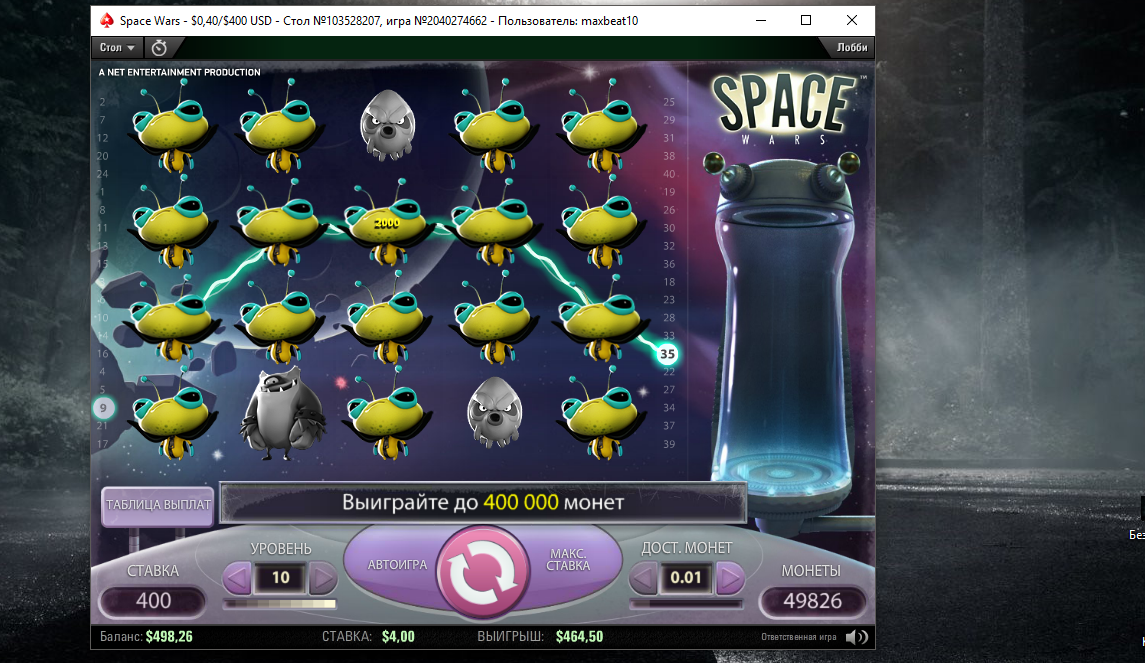Select payline number 35 marker
This screenshot has height=663, width=1145.
click(667, 353)
